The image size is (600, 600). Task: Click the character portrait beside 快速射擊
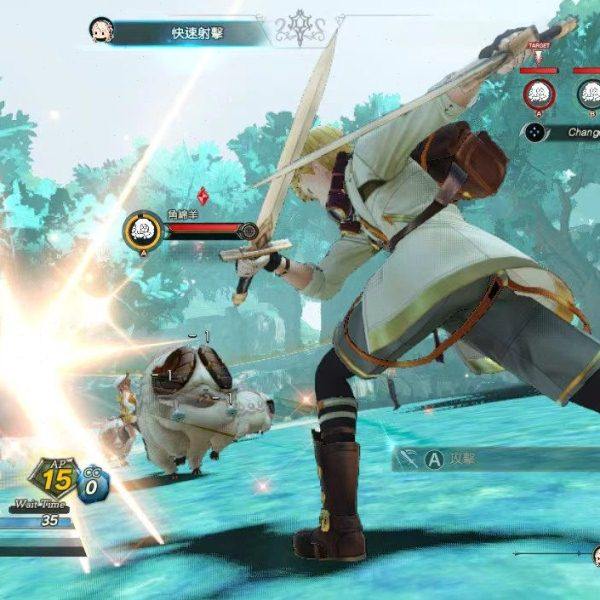101,30
